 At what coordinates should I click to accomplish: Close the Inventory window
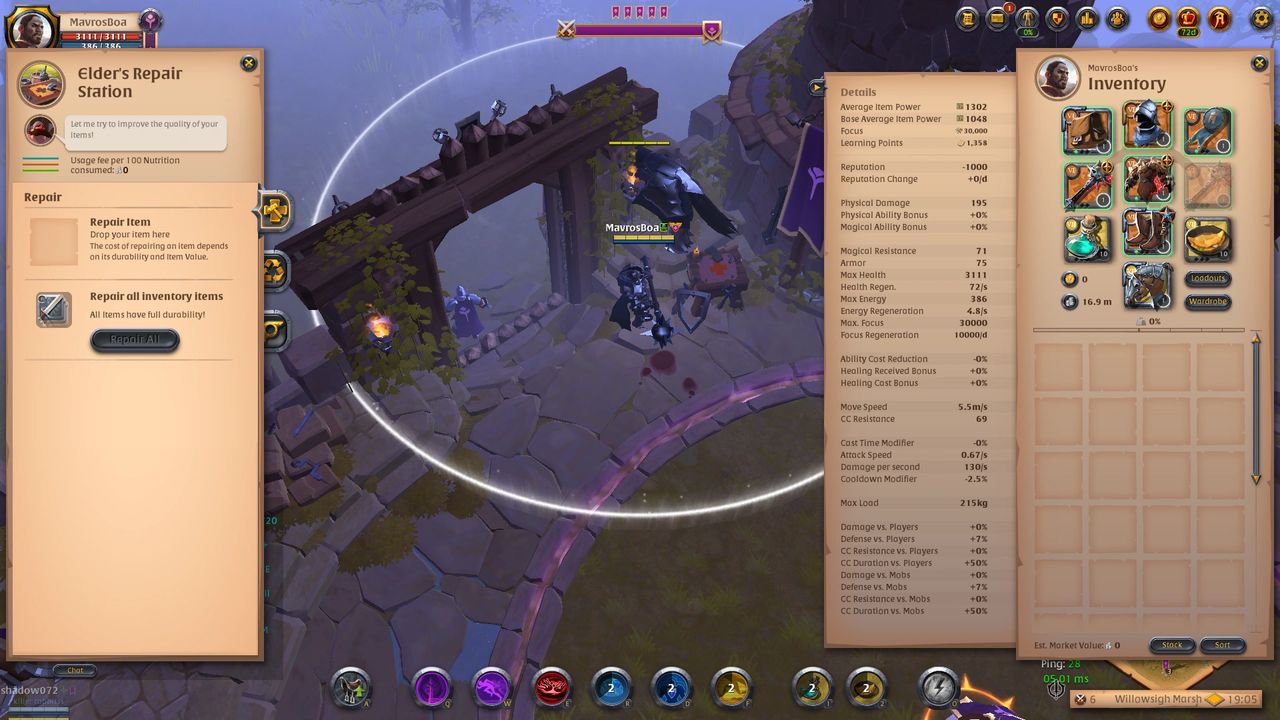[x=1259, y=64]
